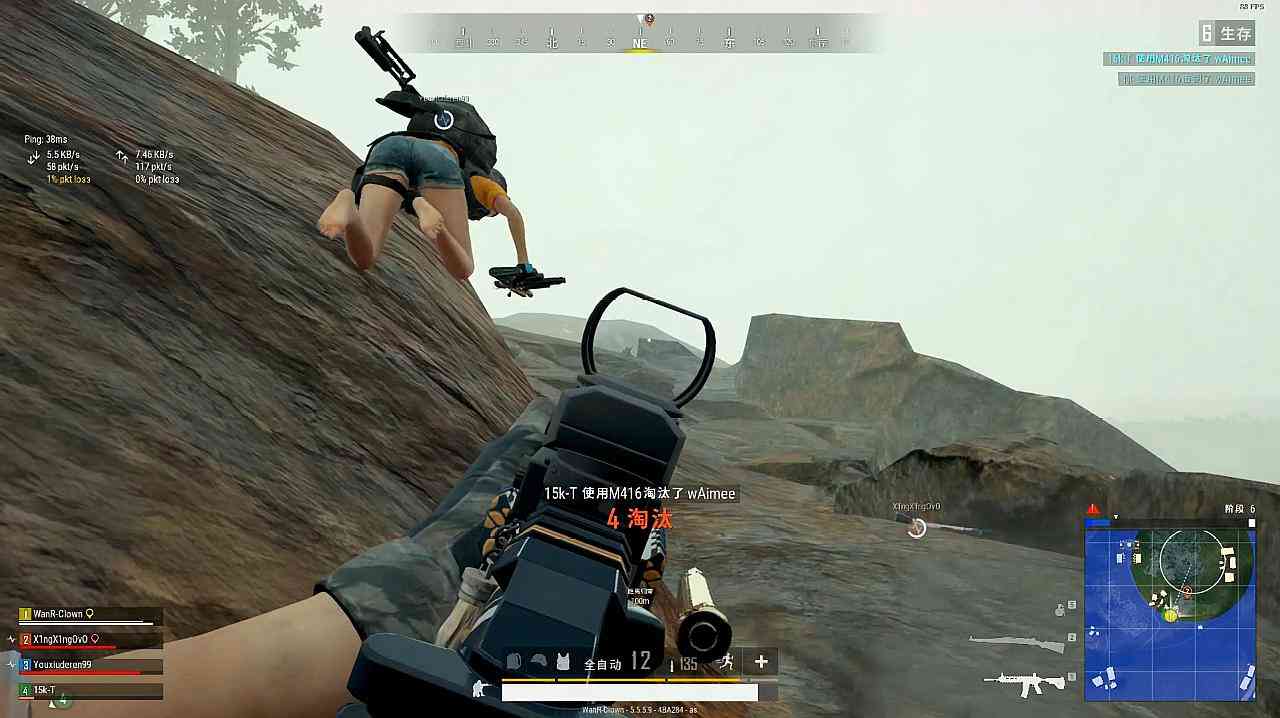Toggle the full-auto fire mode label
The image size is (1280, 718).
(603, 663)
